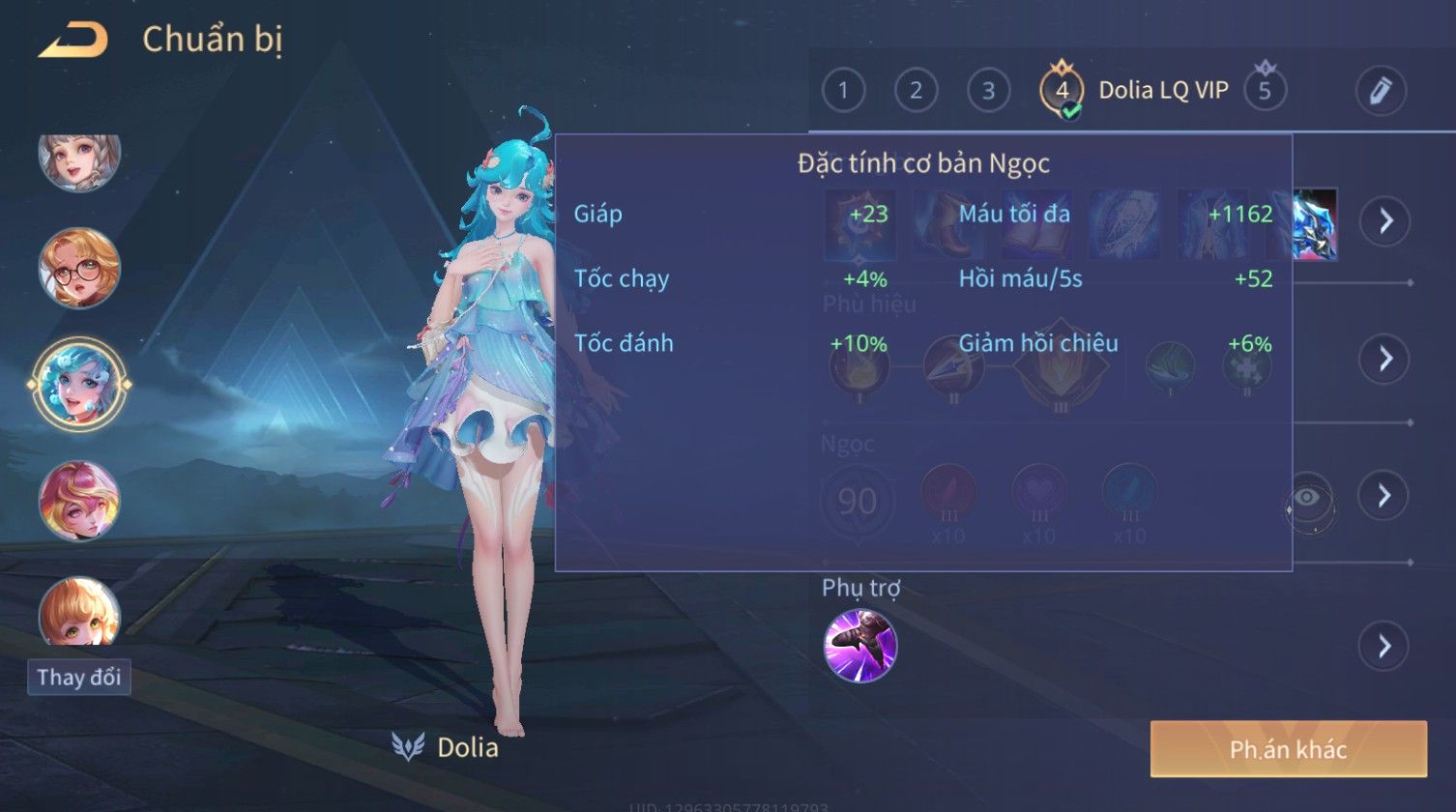This screenshot has width=1456, height=812.
Task: Expand the Phụ trợ section arrow
Action: pos(1383,646)
